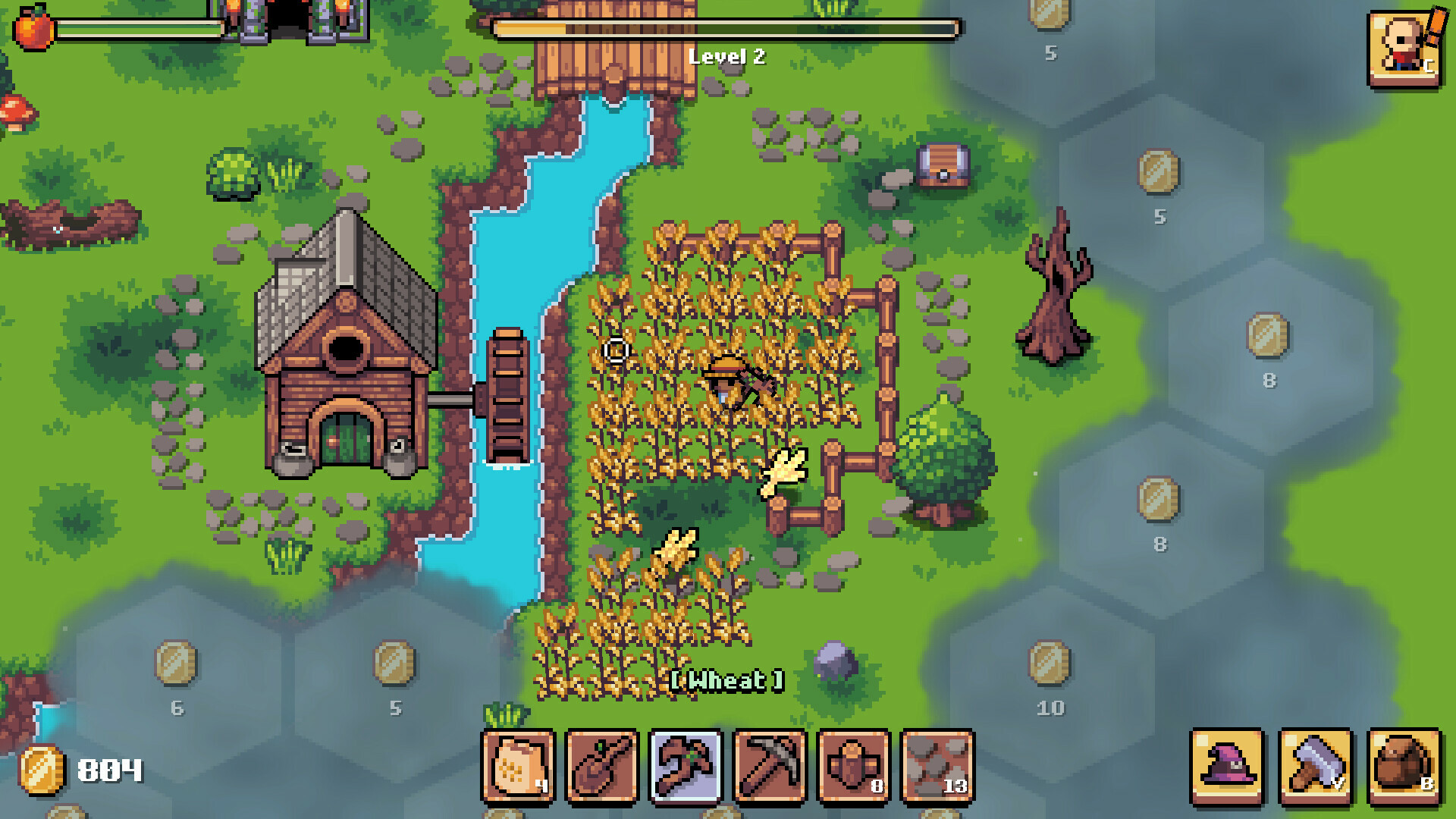
Task: Click the gold coin icon next to 804
Action: point(42,770)
